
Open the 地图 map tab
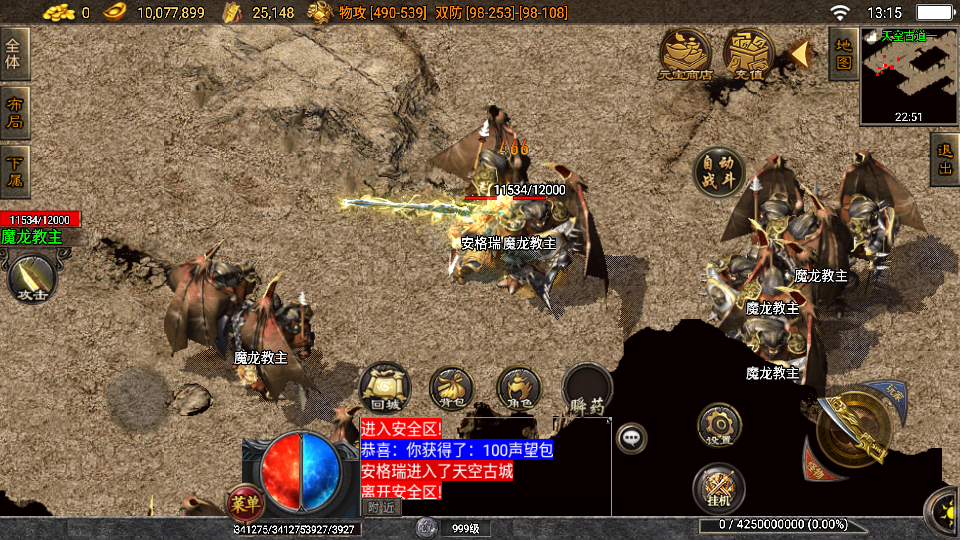[843, 53]
